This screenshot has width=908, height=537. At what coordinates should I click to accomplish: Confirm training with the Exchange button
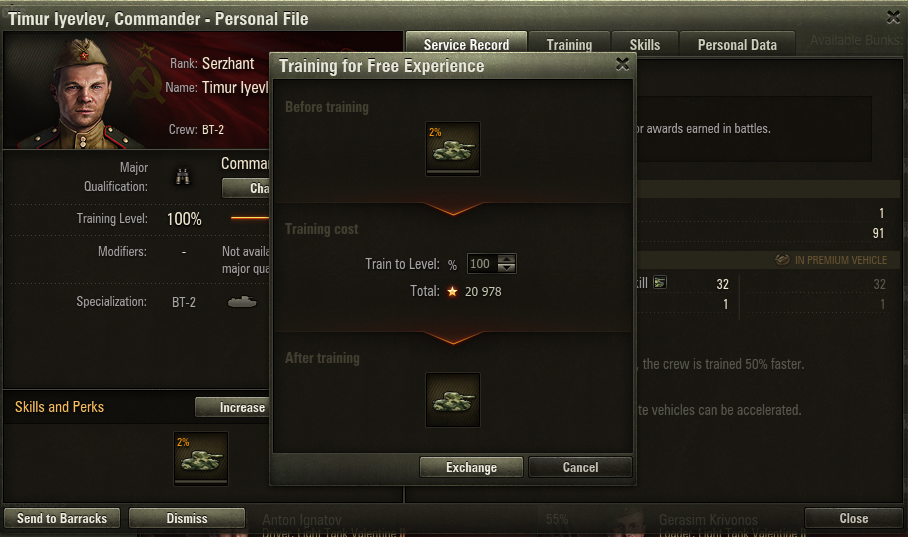pyautogui.click(x=471, y=467)
